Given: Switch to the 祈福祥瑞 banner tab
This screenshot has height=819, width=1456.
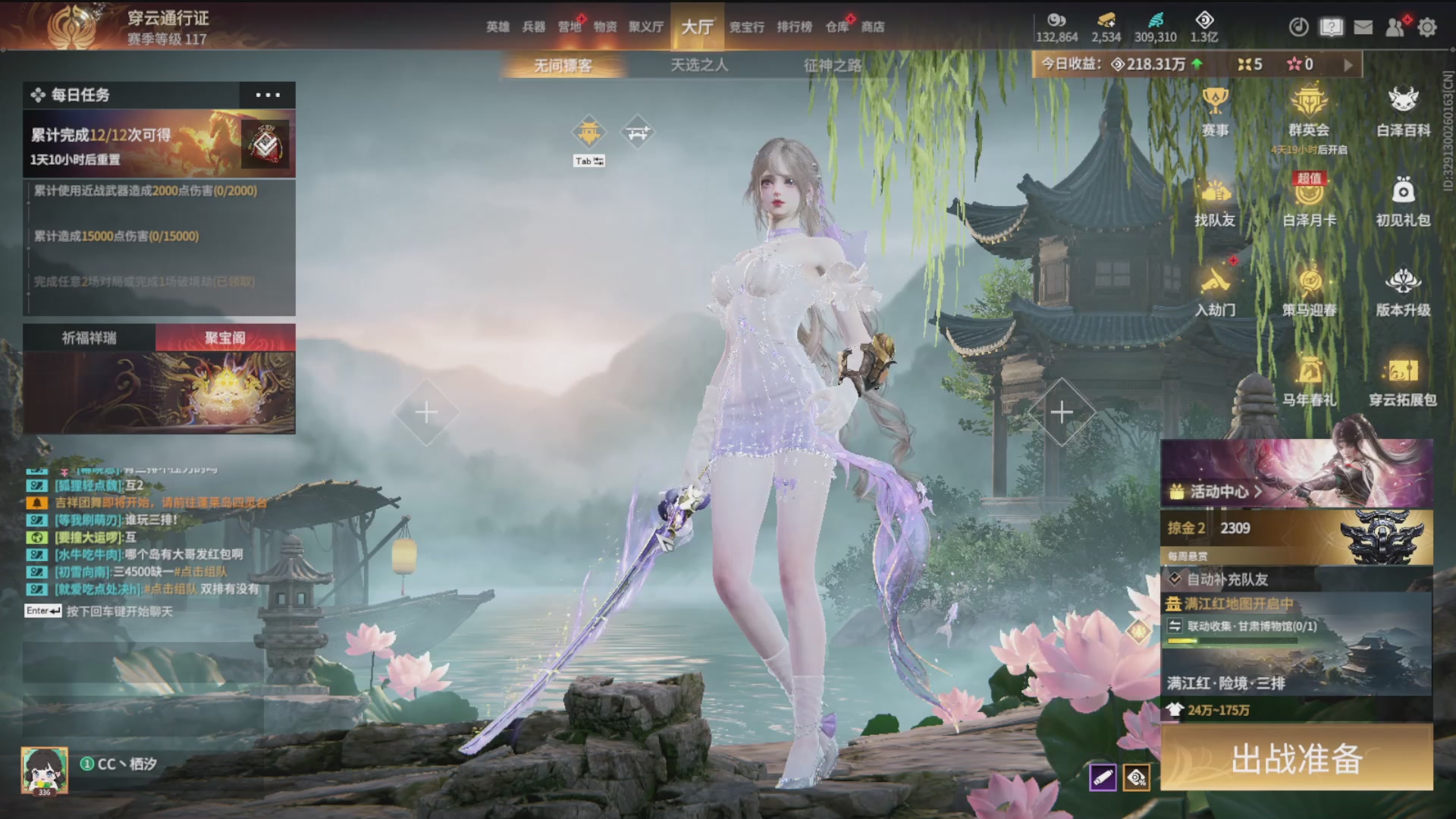Looking at the screenshot, I should pyautogui.click(x=89, y=338).
